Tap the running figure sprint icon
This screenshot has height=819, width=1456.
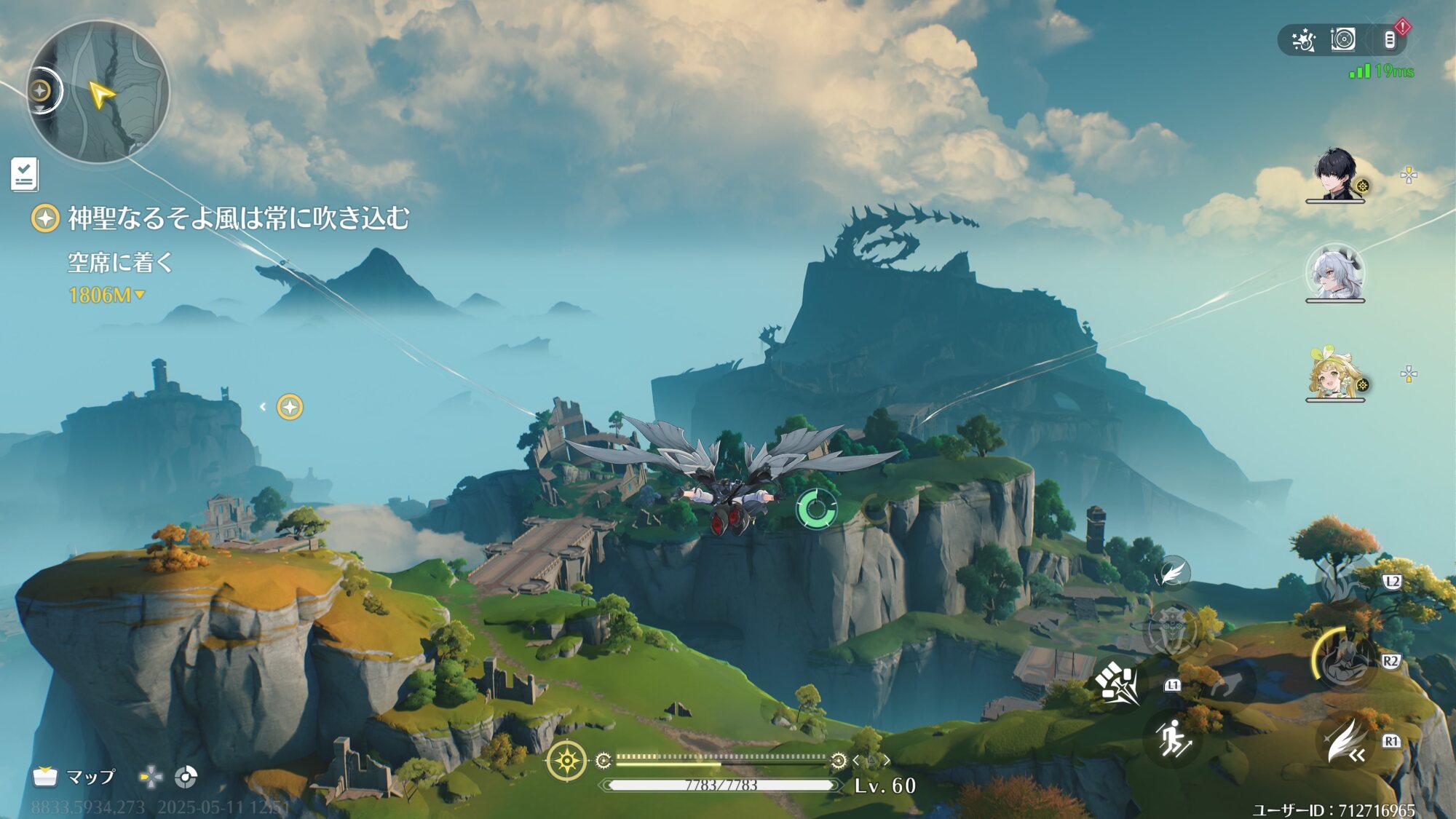click(x=1173, y=738)
